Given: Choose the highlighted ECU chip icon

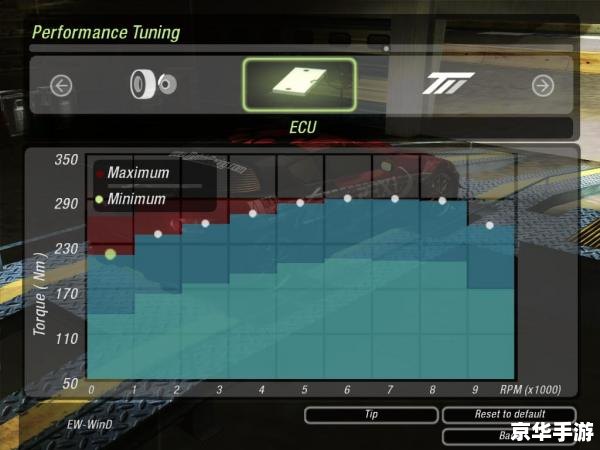Looking at the screenshot, I should tap(299, 85).
